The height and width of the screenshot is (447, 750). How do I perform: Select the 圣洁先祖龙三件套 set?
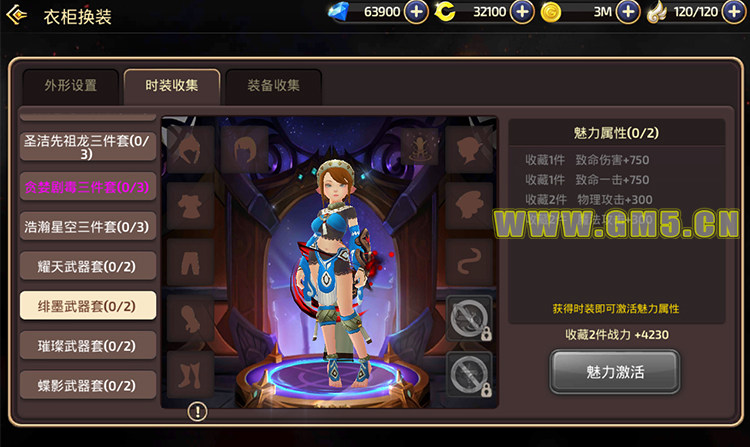click(87, 147)
